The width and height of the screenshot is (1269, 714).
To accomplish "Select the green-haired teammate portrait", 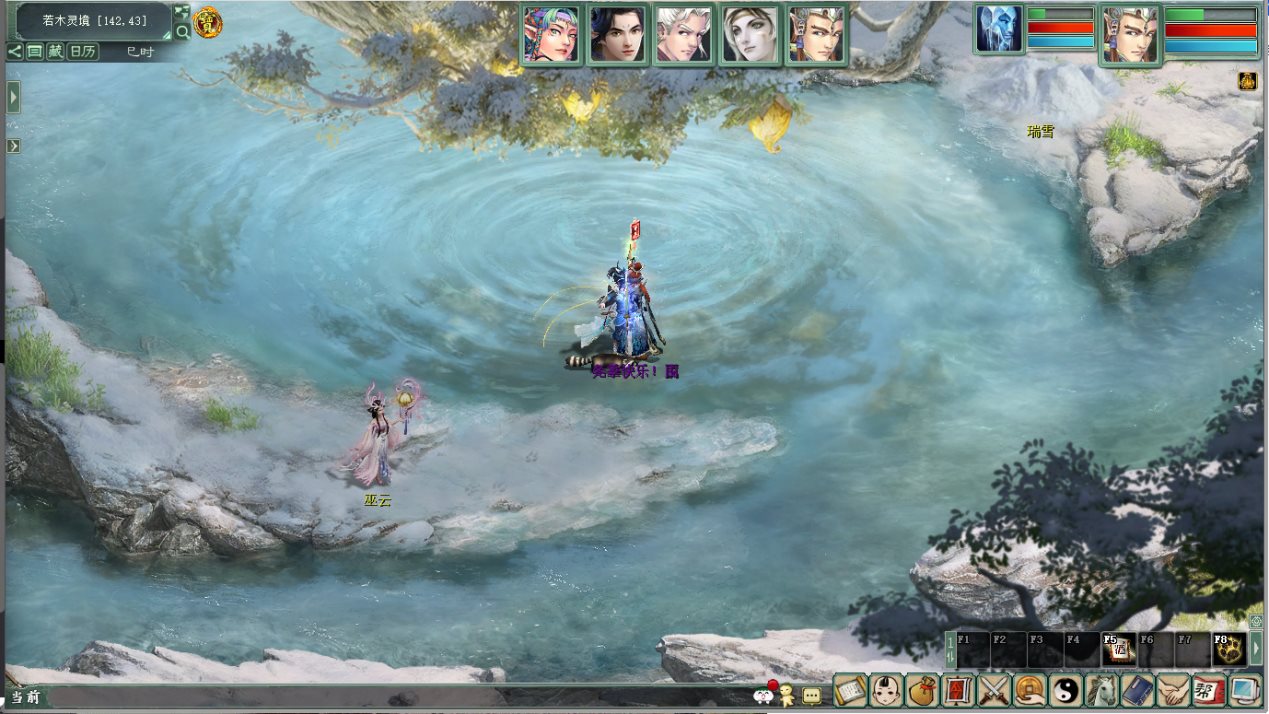I will pos(550,35).
